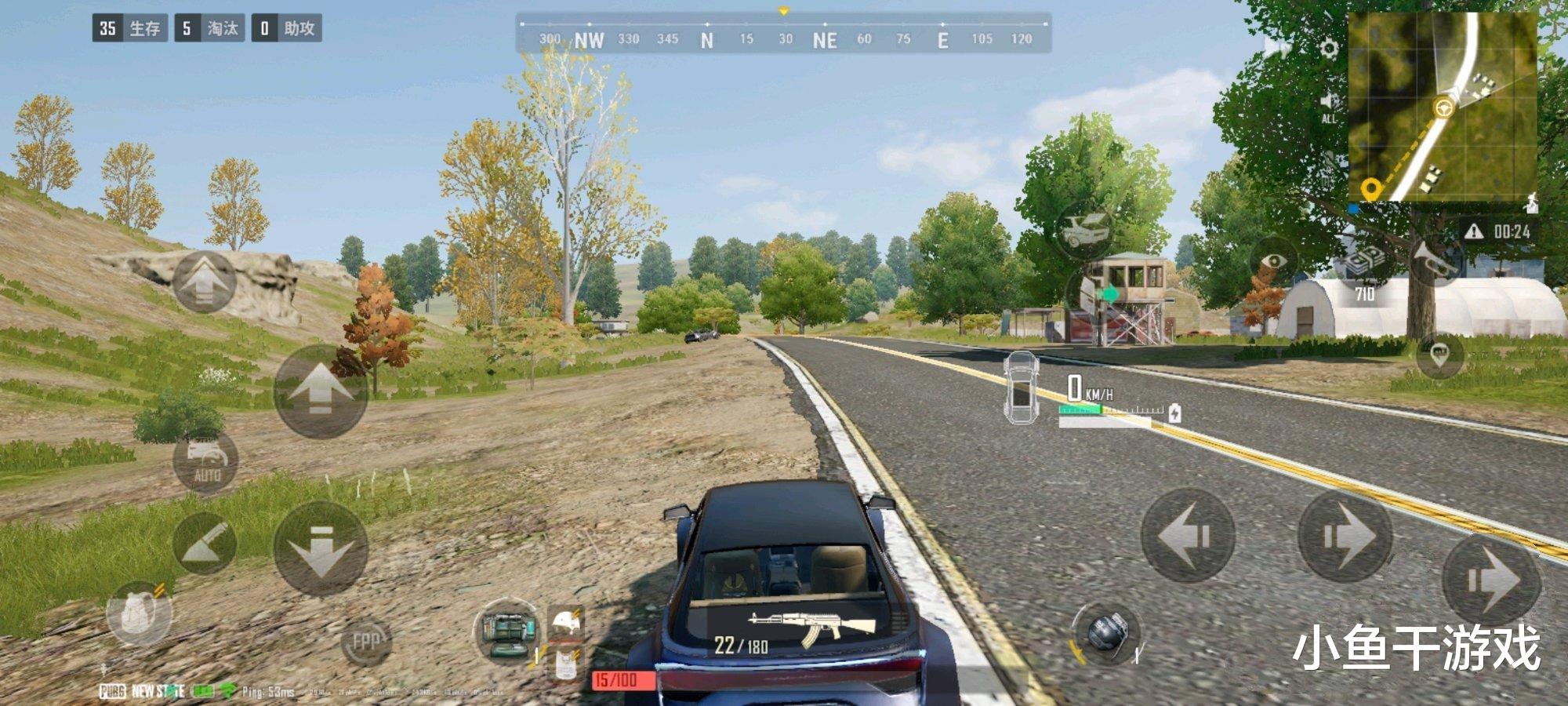Honk the car horn

click(1434, 260)
